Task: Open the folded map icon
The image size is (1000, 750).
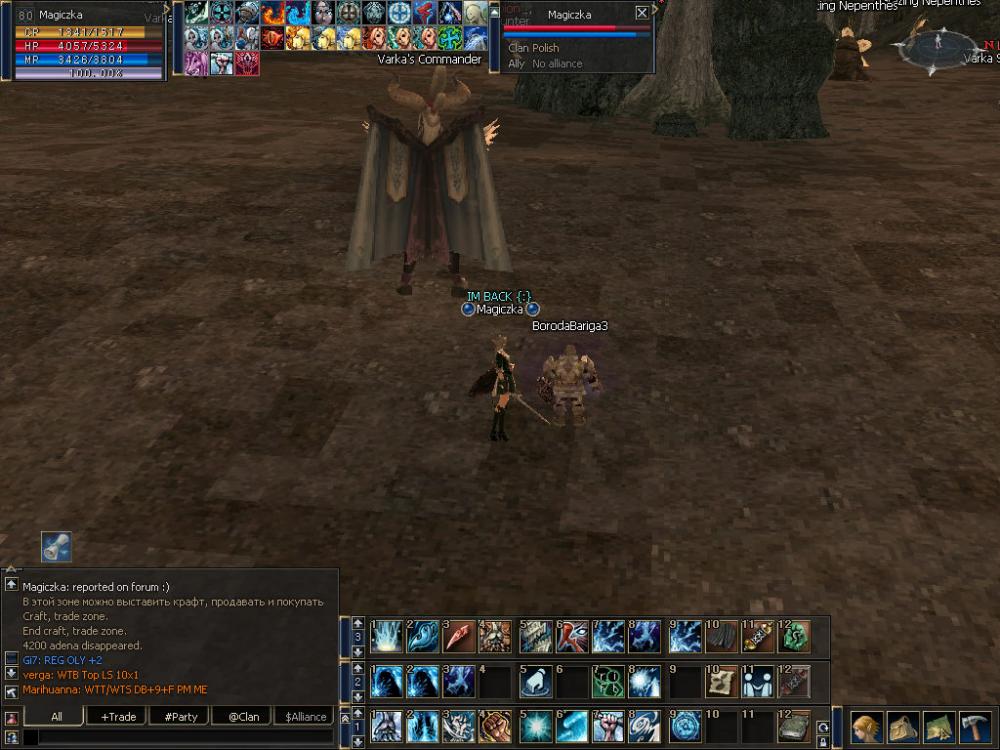Action: [939, 726]
